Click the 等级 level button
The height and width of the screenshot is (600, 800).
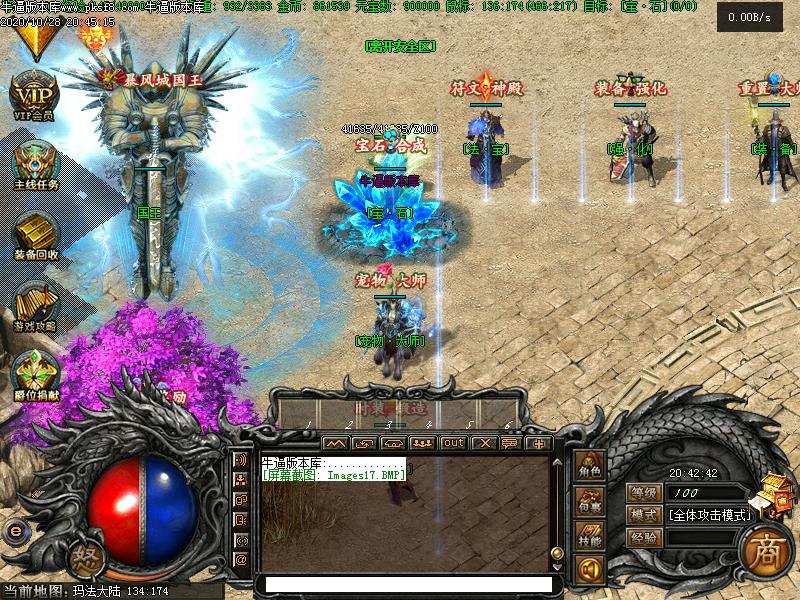tap(645, 492)
